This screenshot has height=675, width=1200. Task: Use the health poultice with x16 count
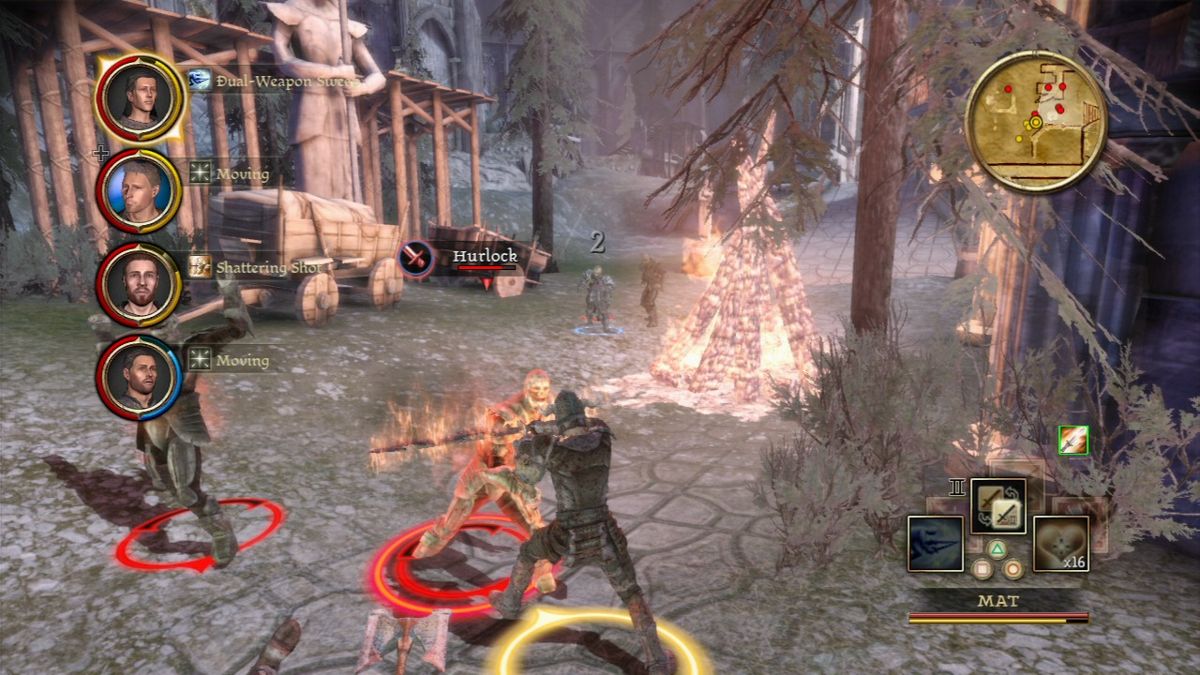click(x=1060, y=544)
